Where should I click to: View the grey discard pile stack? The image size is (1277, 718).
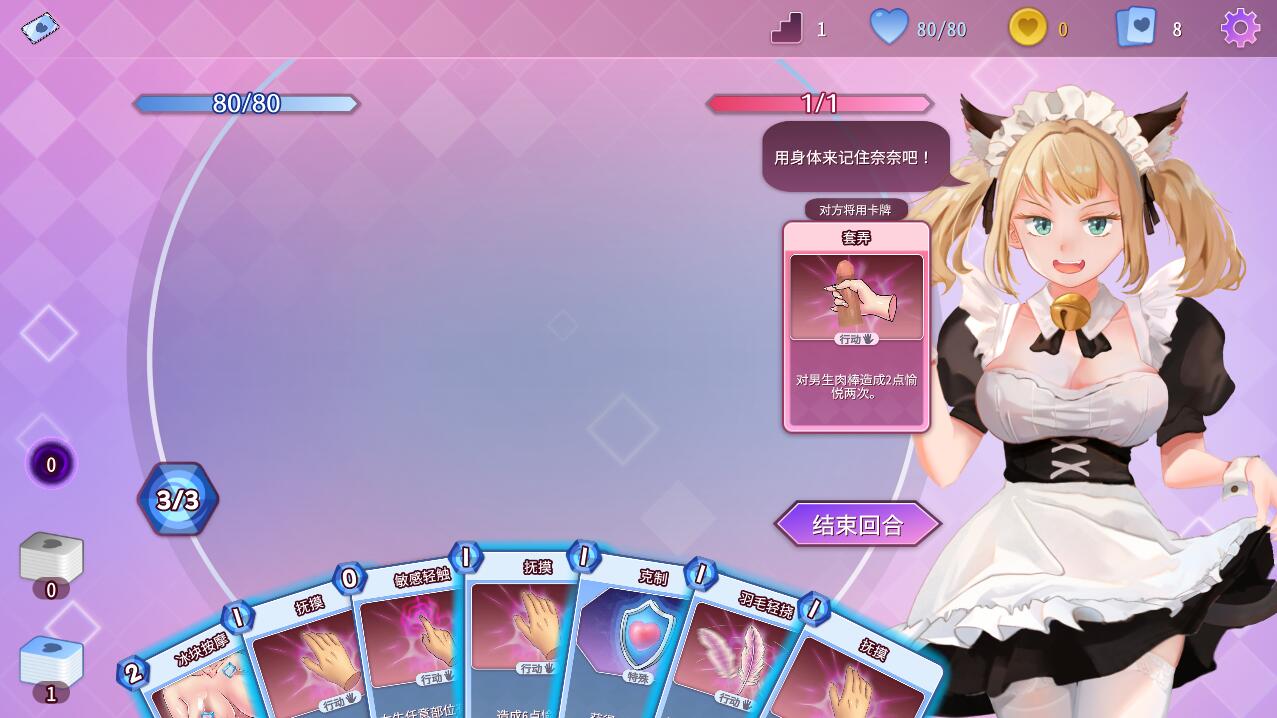(51, 557)
